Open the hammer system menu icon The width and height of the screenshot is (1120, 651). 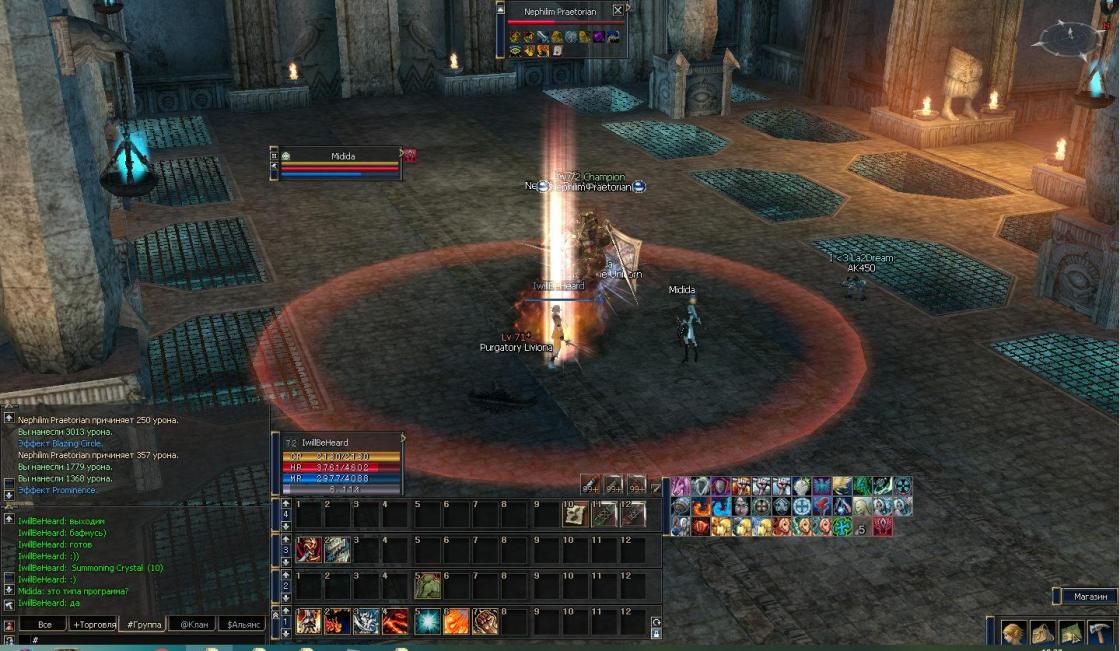(1101, 633)
